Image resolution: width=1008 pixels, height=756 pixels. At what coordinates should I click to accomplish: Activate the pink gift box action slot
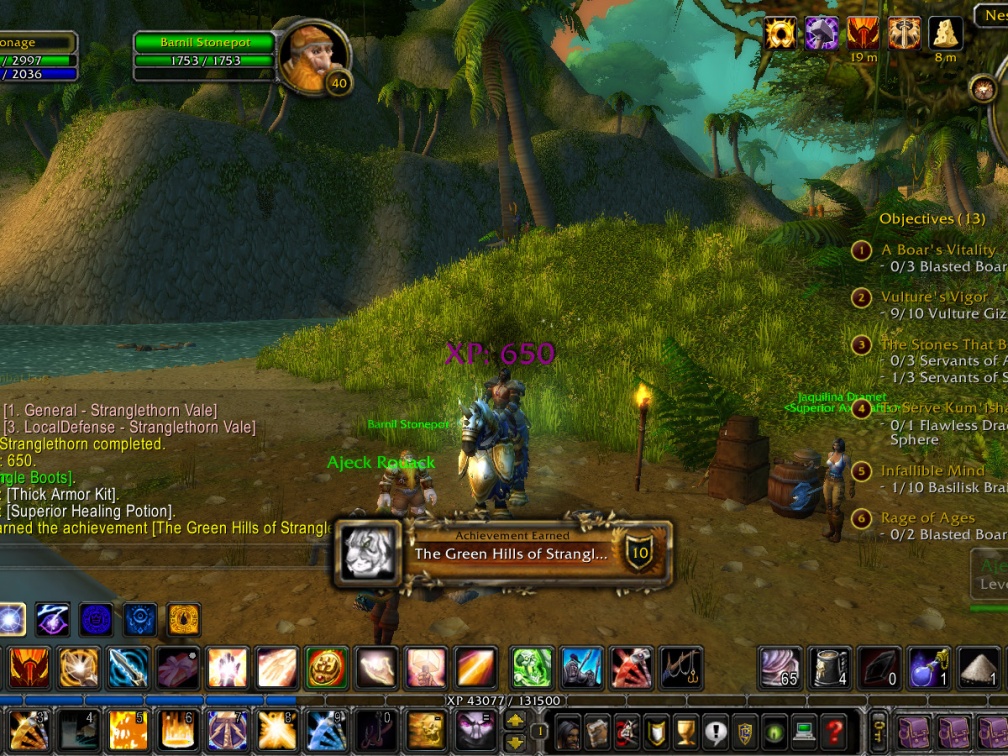179,669
